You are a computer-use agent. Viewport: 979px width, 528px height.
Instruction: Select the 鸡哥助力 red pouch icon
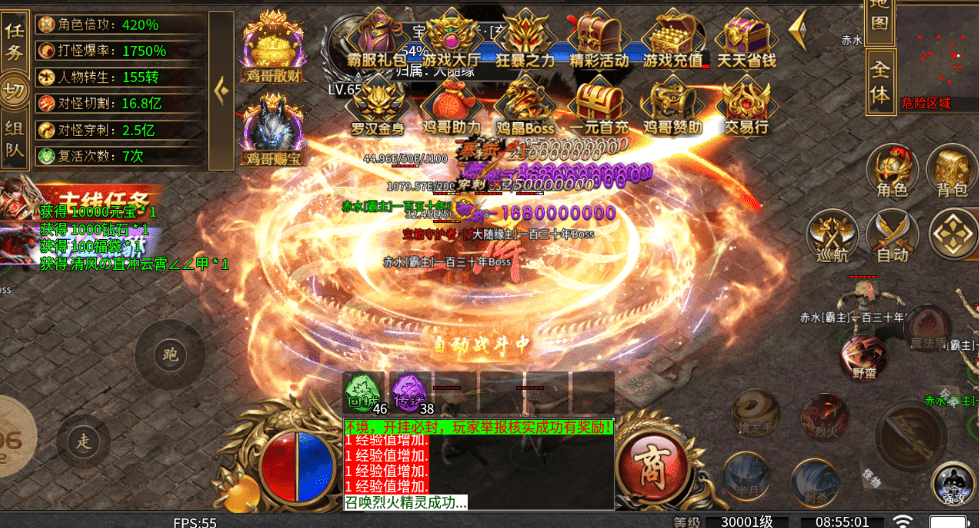tap(451, 106)
